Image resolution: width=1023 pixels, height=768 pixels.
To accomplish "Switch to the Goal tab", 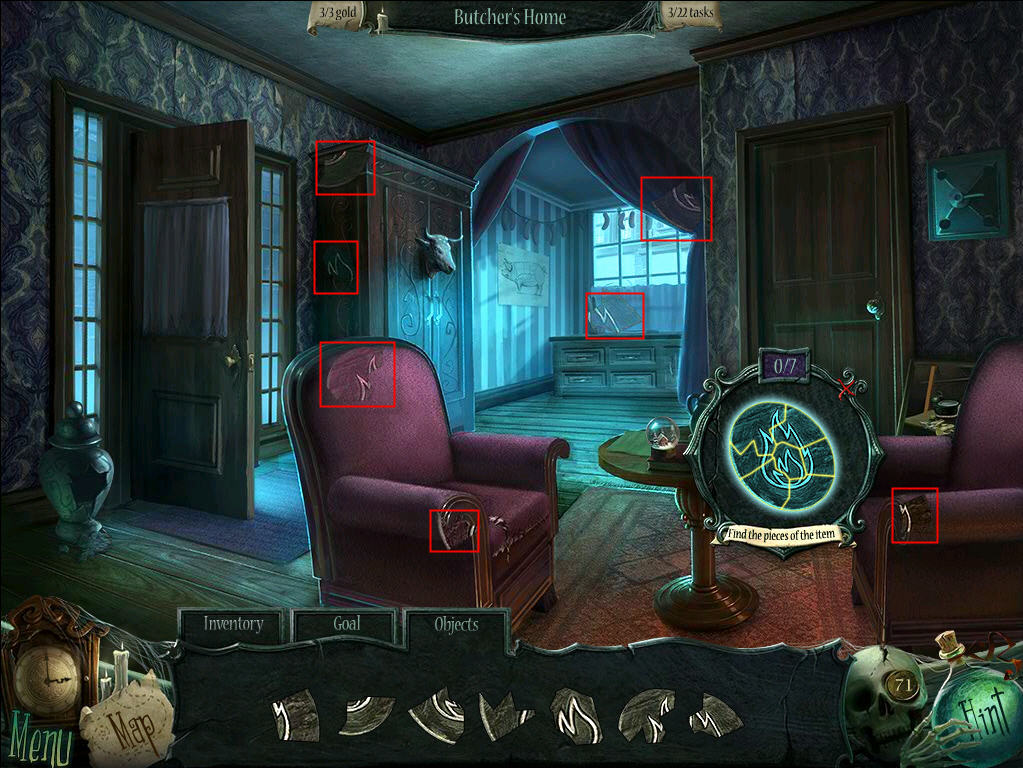I will (346, 624).
